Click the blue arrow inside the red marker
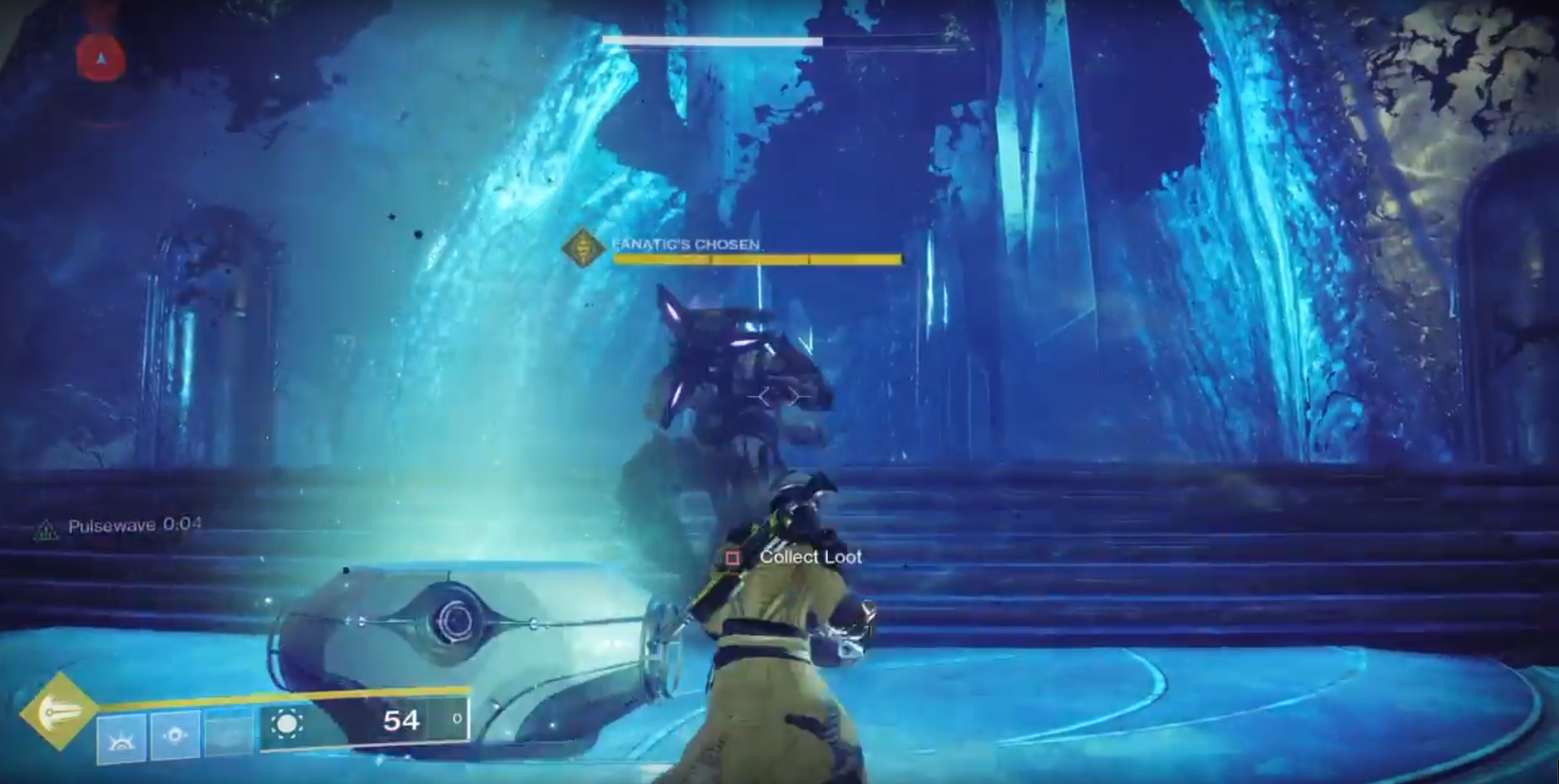 (x=99, y=57)
